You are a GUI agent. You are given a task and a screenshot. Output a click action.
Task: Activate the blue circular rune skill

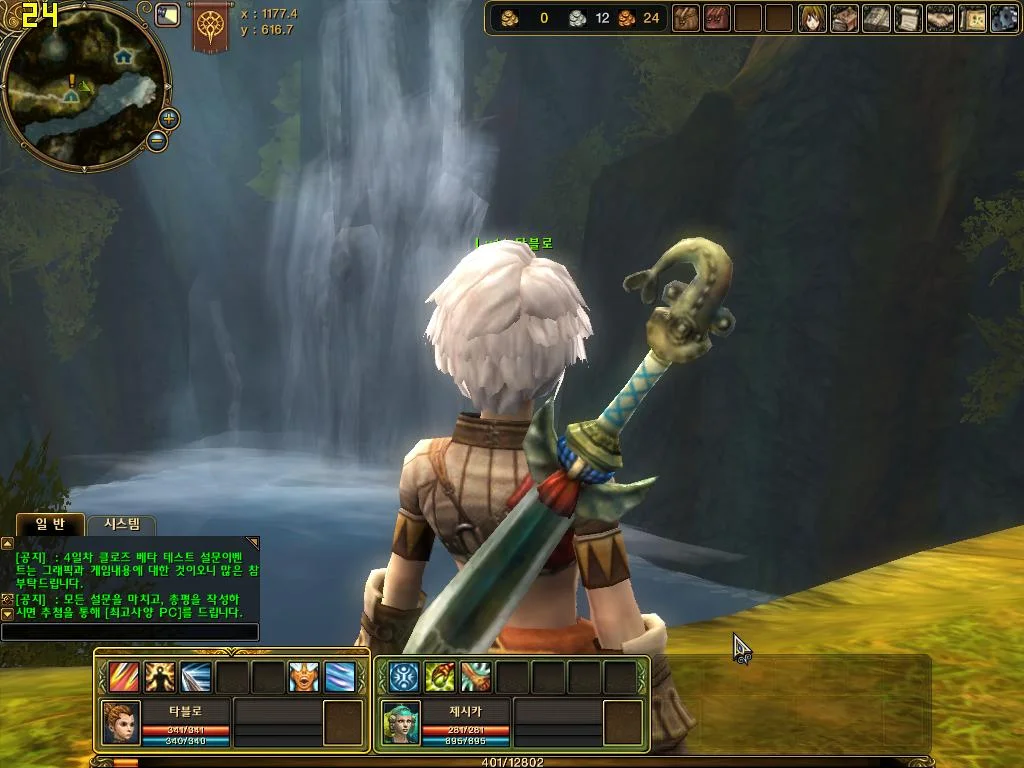click(404, 677)
